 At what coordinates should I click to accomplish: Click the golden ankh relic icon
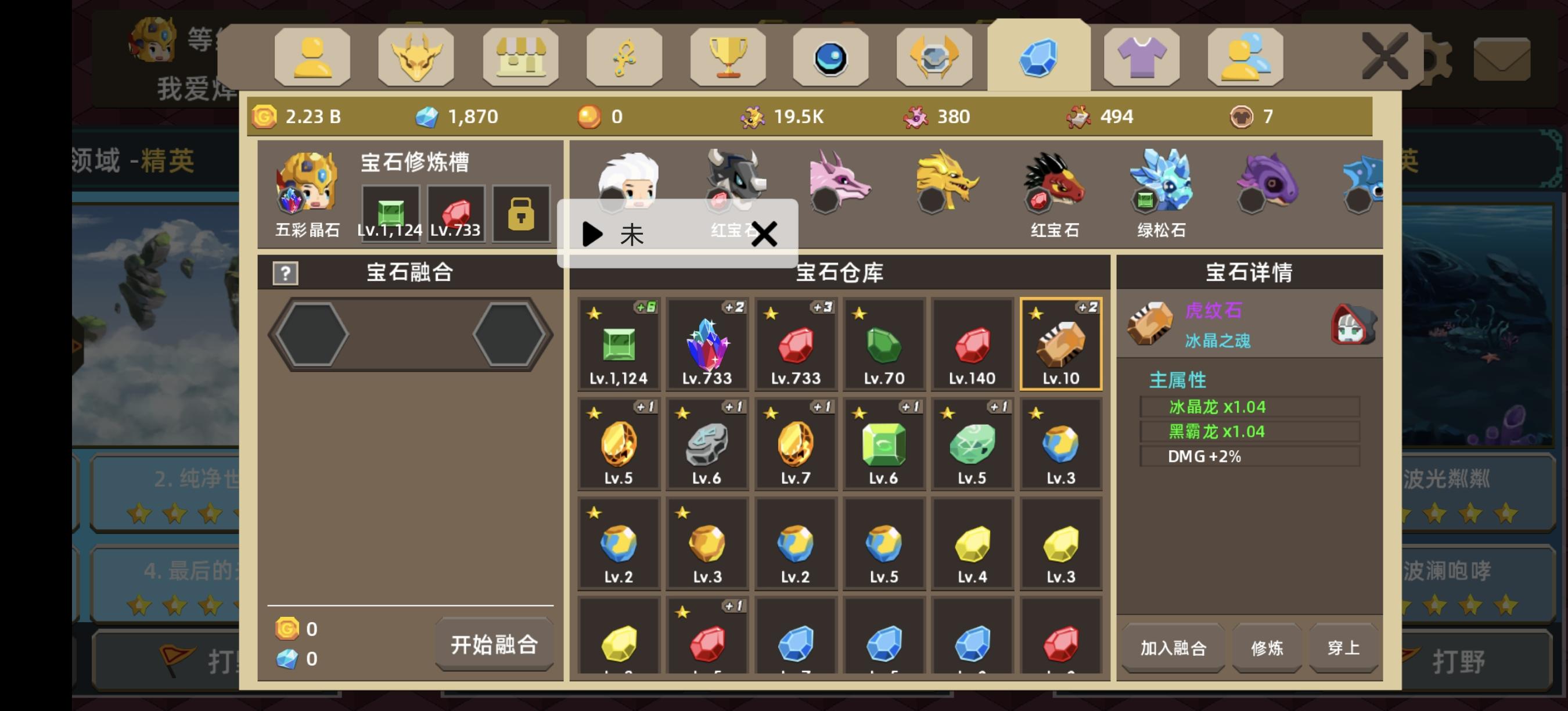pyautogui.click(x=624, y=56)
